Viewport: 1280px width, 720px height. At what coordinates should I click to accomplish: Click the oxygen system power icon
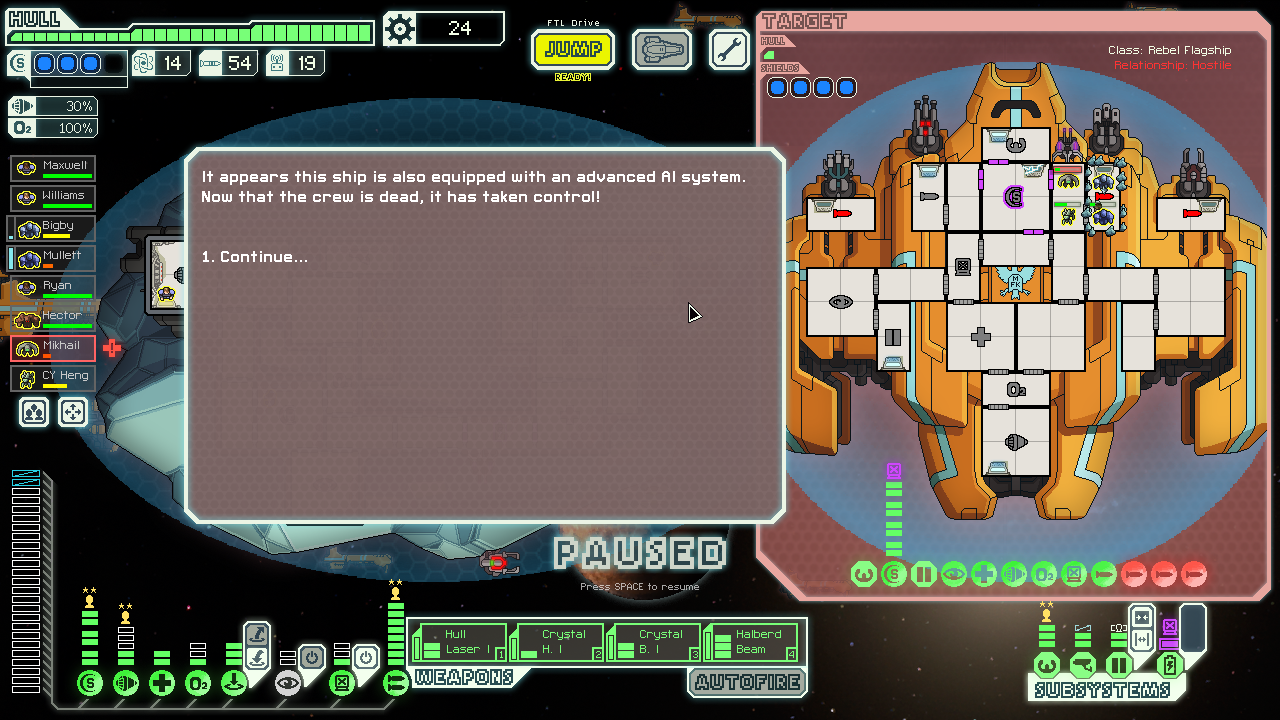pyautogui.click(x=198, y=683)
